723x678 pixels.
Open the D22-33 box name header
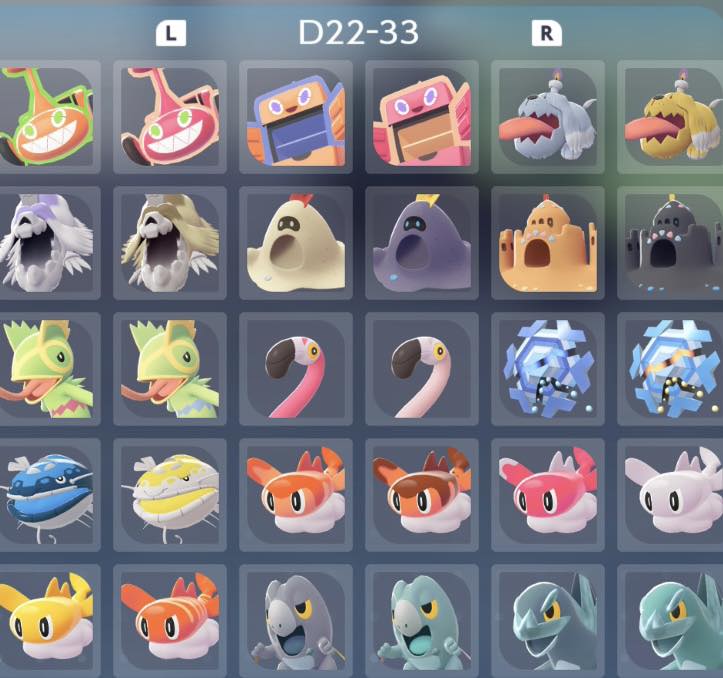click(358, 33)
